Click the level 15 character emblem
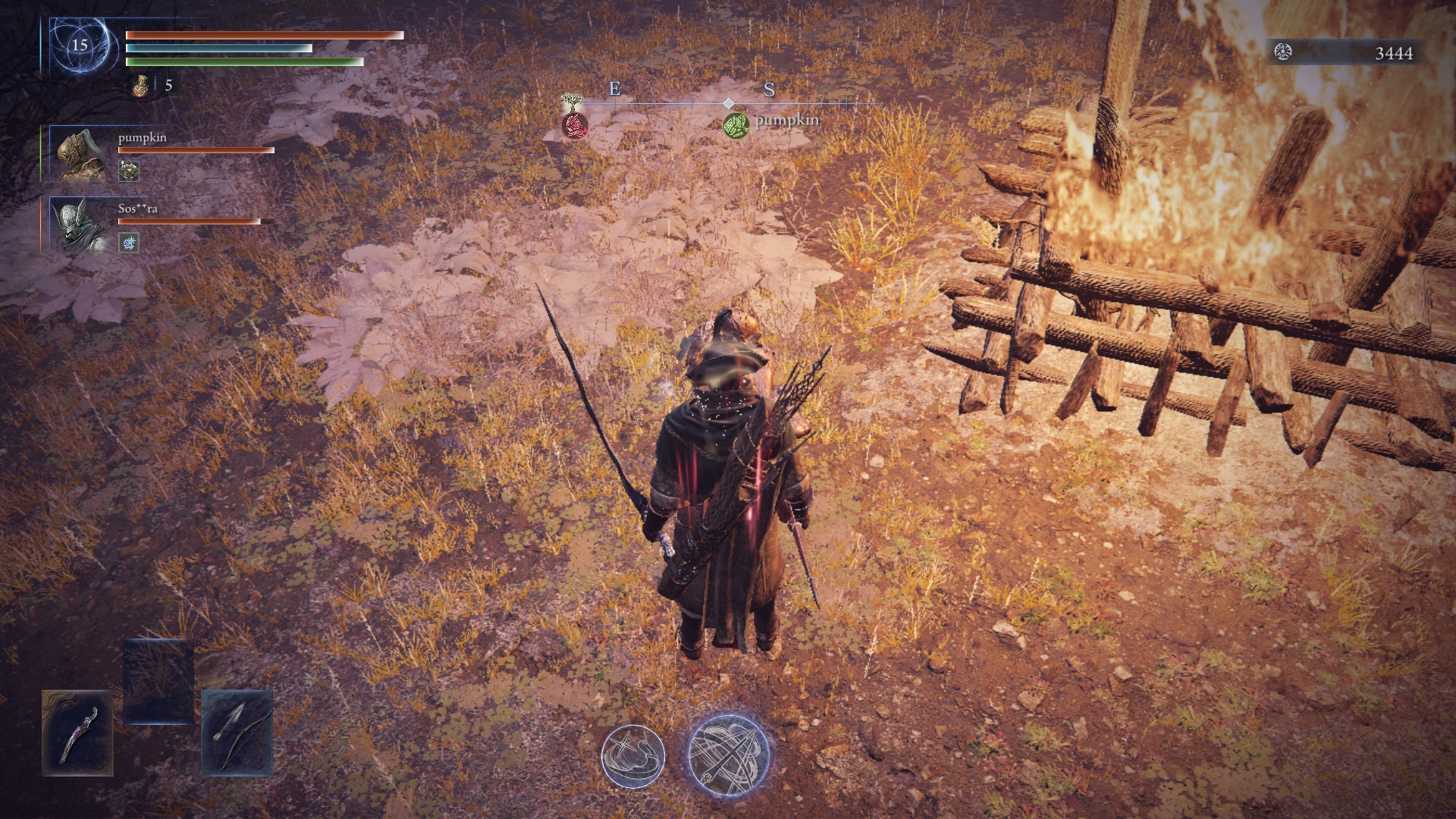The width and height of the screenshot is (1456, 819). [80, 45]
